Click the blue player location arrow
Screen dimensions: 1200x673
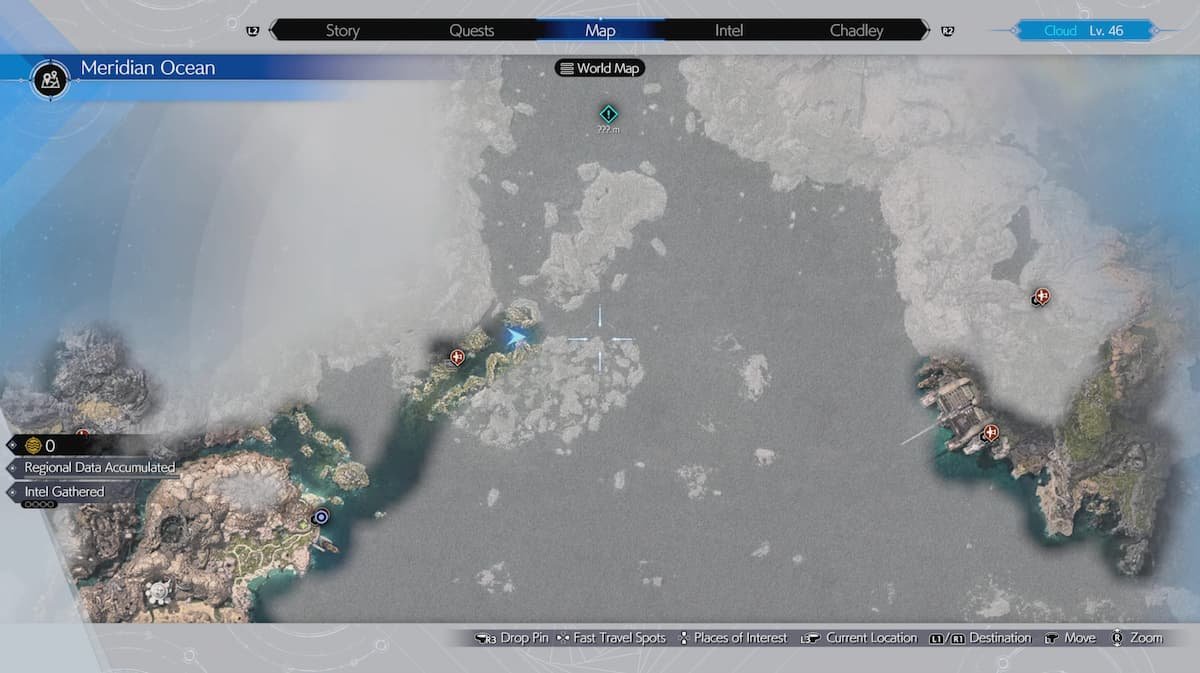(515, 337)
